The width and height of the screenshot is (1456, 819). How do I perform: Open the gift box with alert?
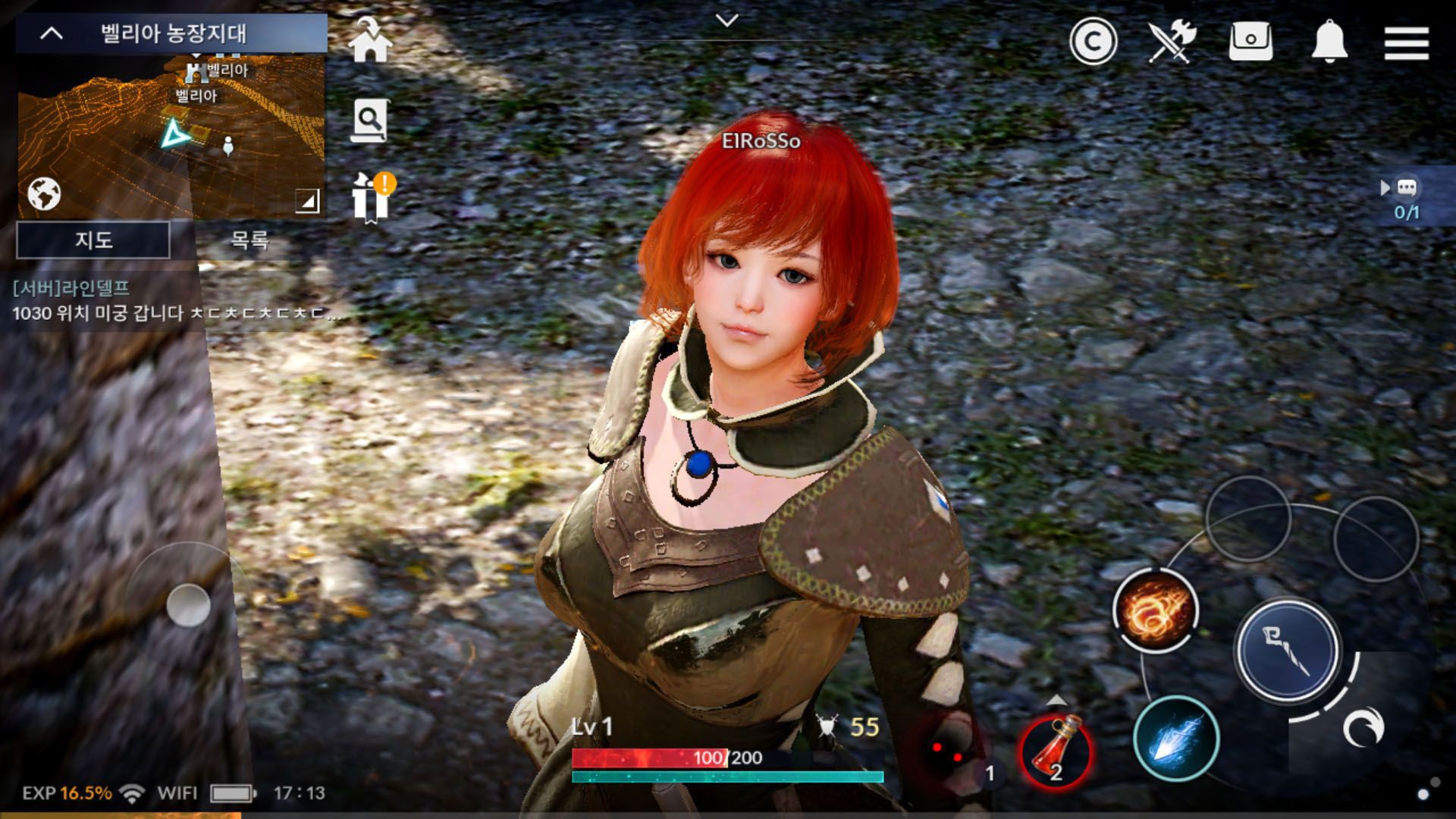coord(372,198)
